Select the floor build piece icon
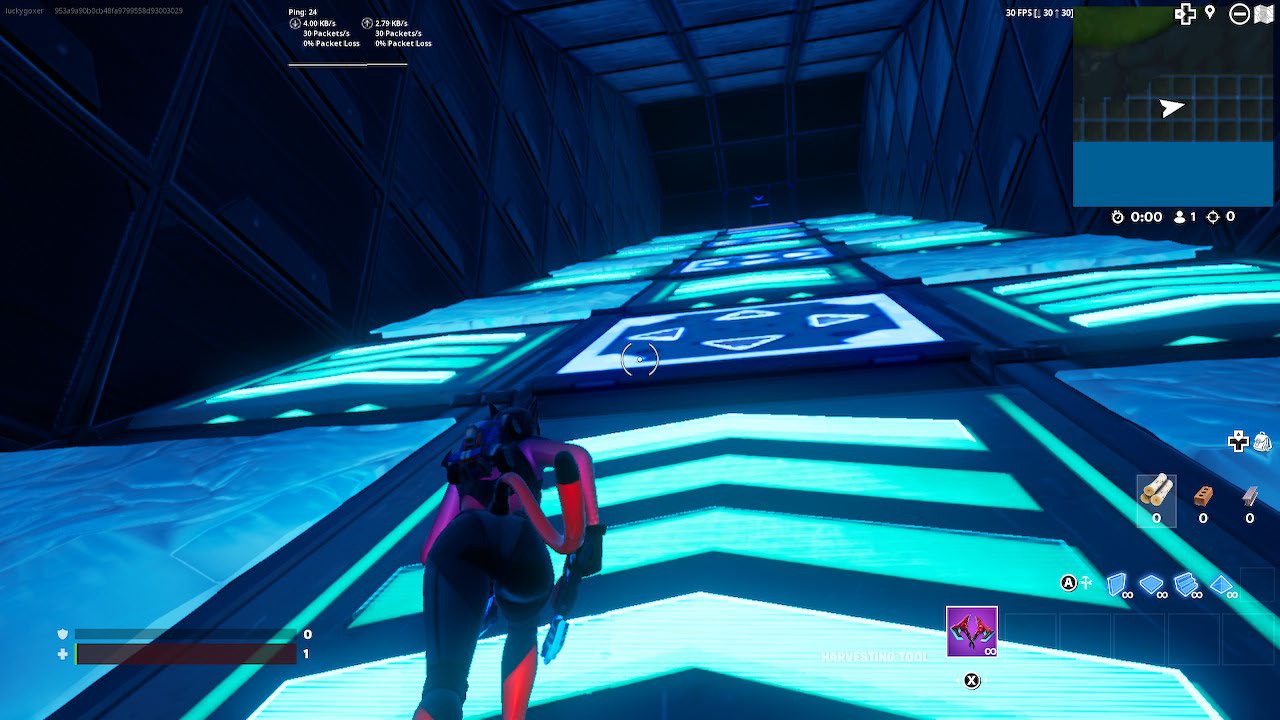The height and width of the screenshot is (720, 1280). point(1151,584)
